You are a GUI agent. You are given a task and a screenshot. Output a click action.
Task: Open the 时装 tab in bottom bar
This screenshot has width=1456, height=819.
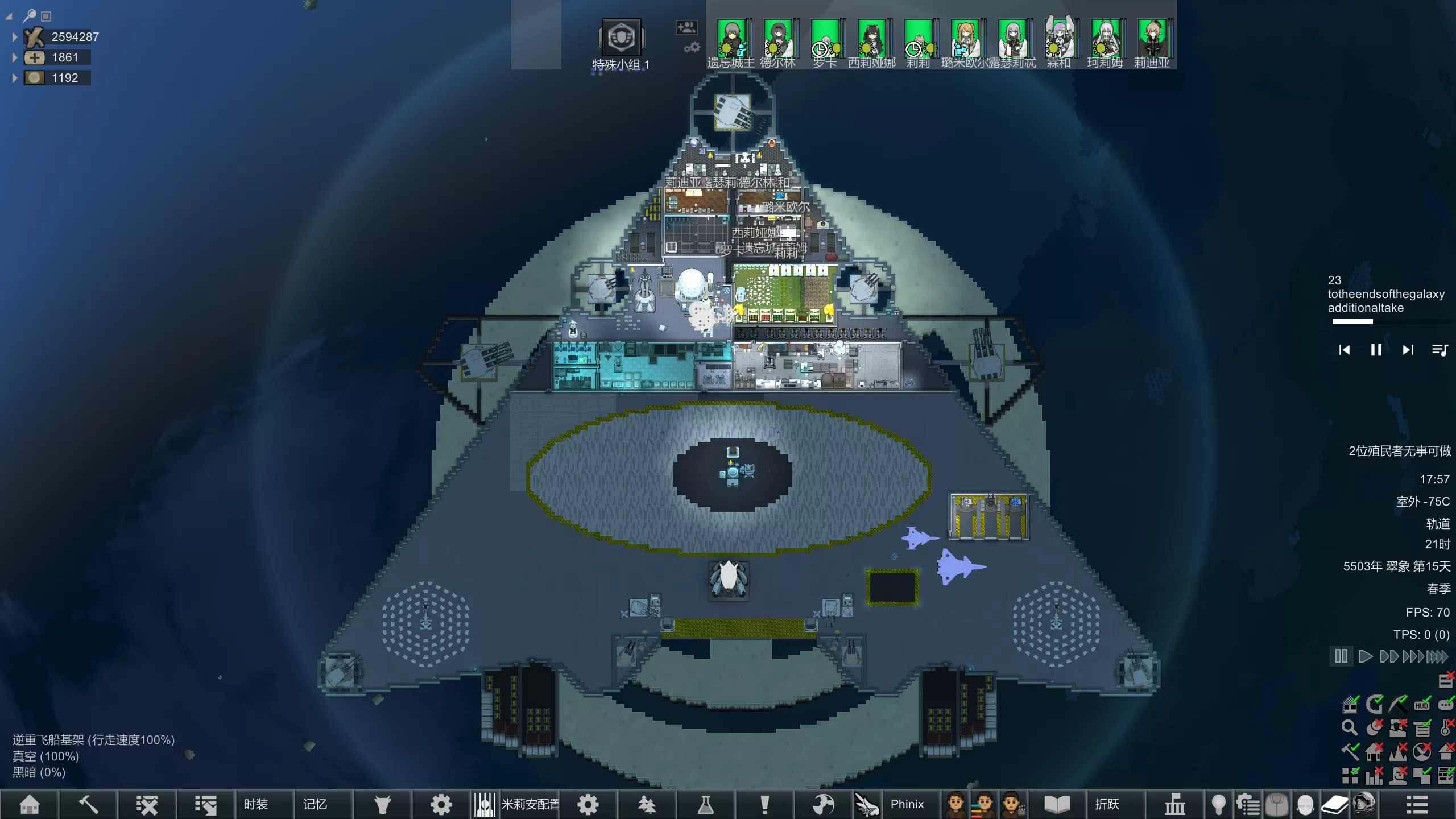point(255,804)
